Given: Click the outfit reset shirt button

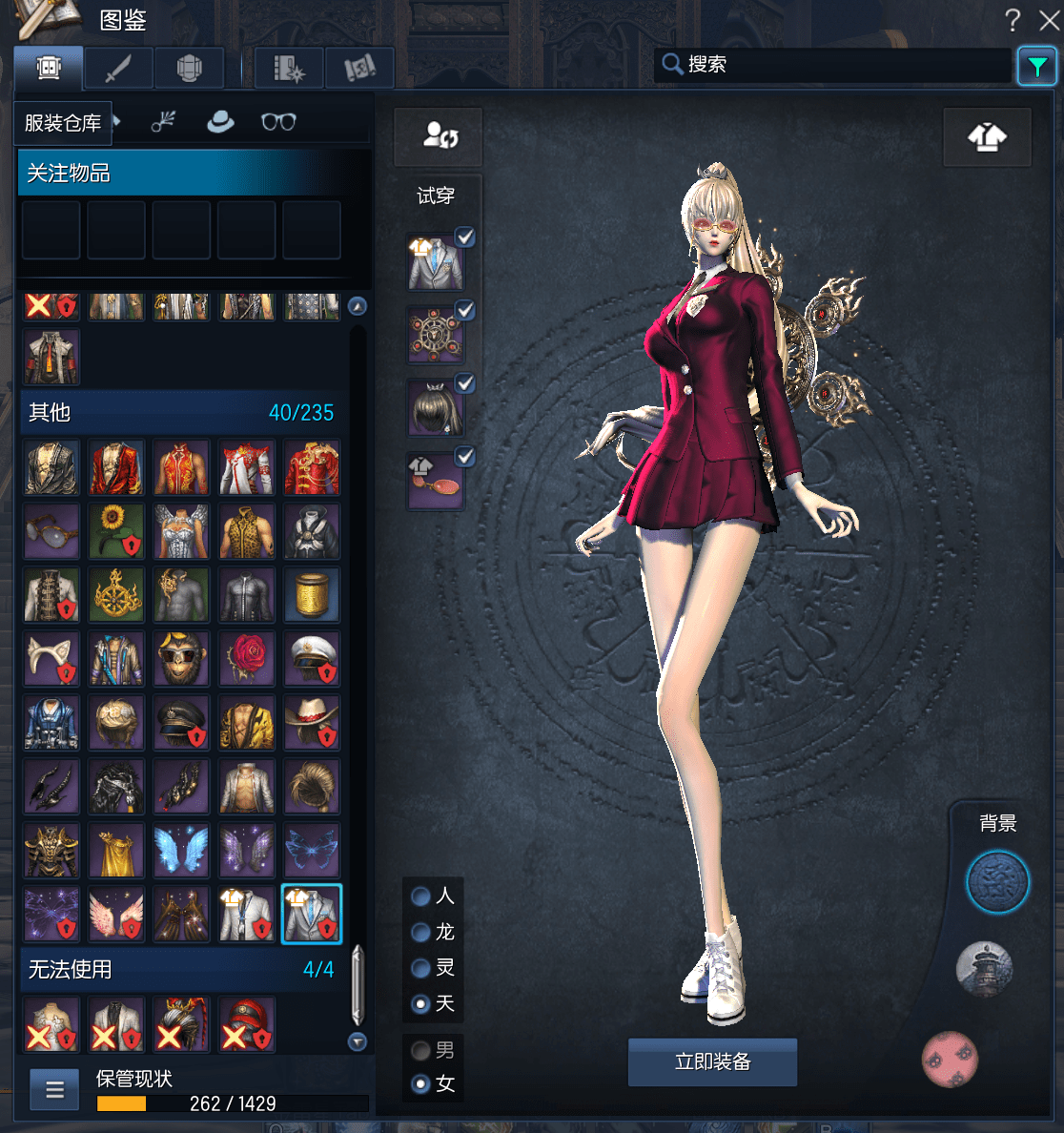Looking at the screenshot, I should click(987, 137).
